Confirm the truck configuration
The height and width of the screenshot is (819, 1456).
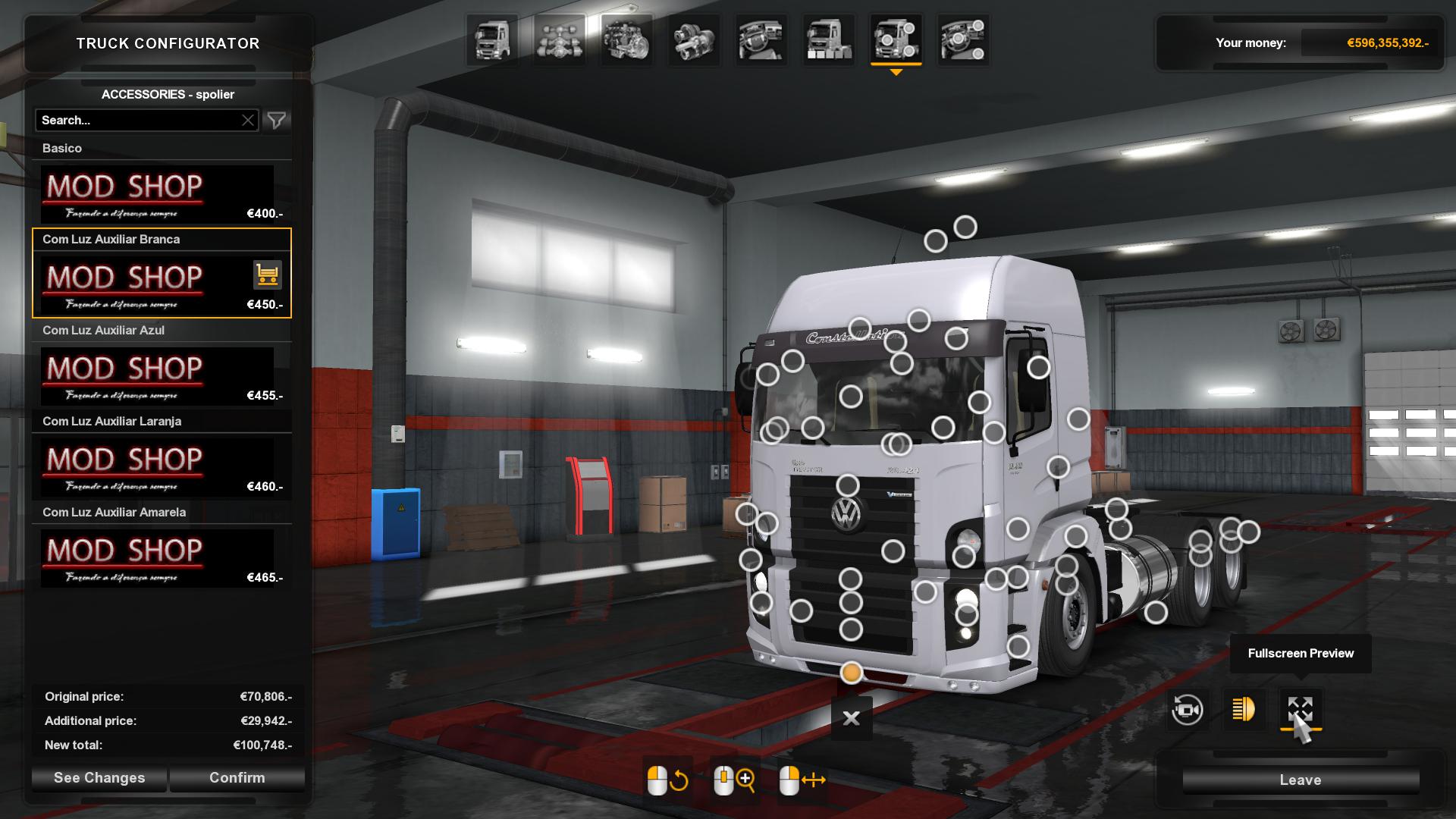[x=237, y=778]
